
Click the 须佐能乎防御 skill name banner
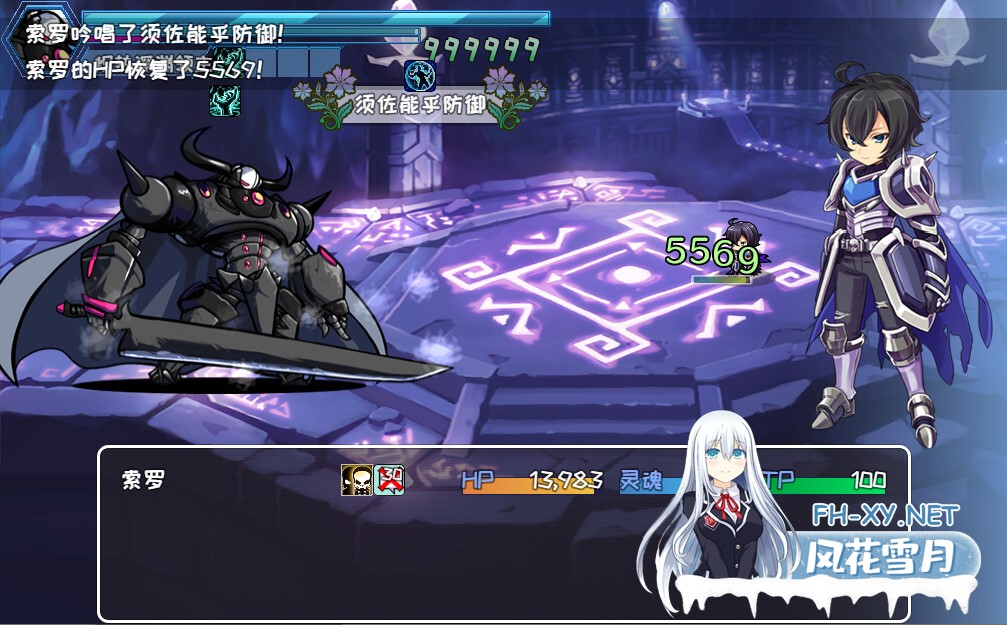click(x=420, y=104)
